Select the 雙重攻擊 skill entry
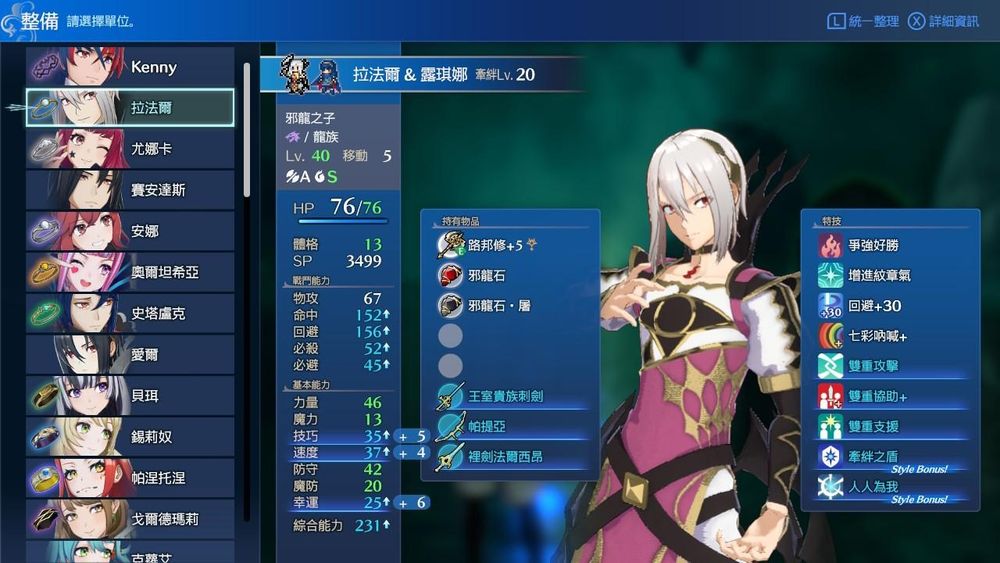The height and width of the screenshot is (563, 1000). [x=873, y=366]
